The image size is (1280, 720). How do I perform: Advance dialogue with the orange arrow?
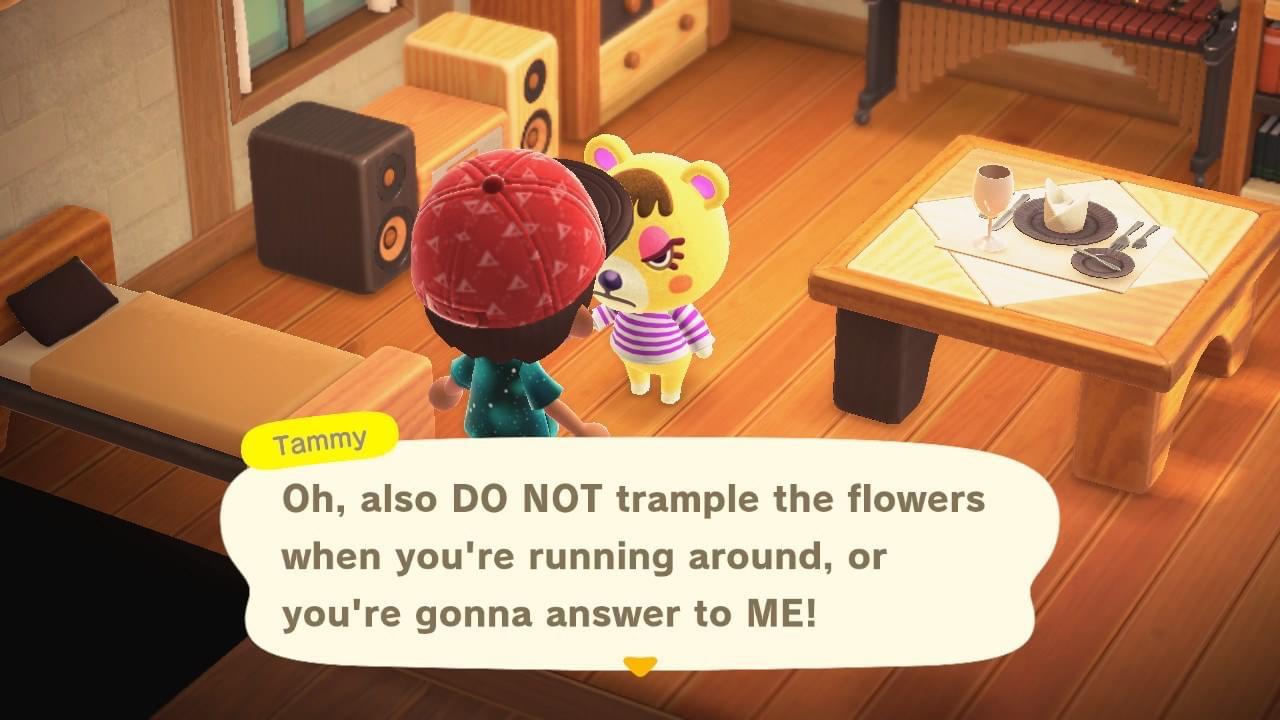tap(639, 665)
